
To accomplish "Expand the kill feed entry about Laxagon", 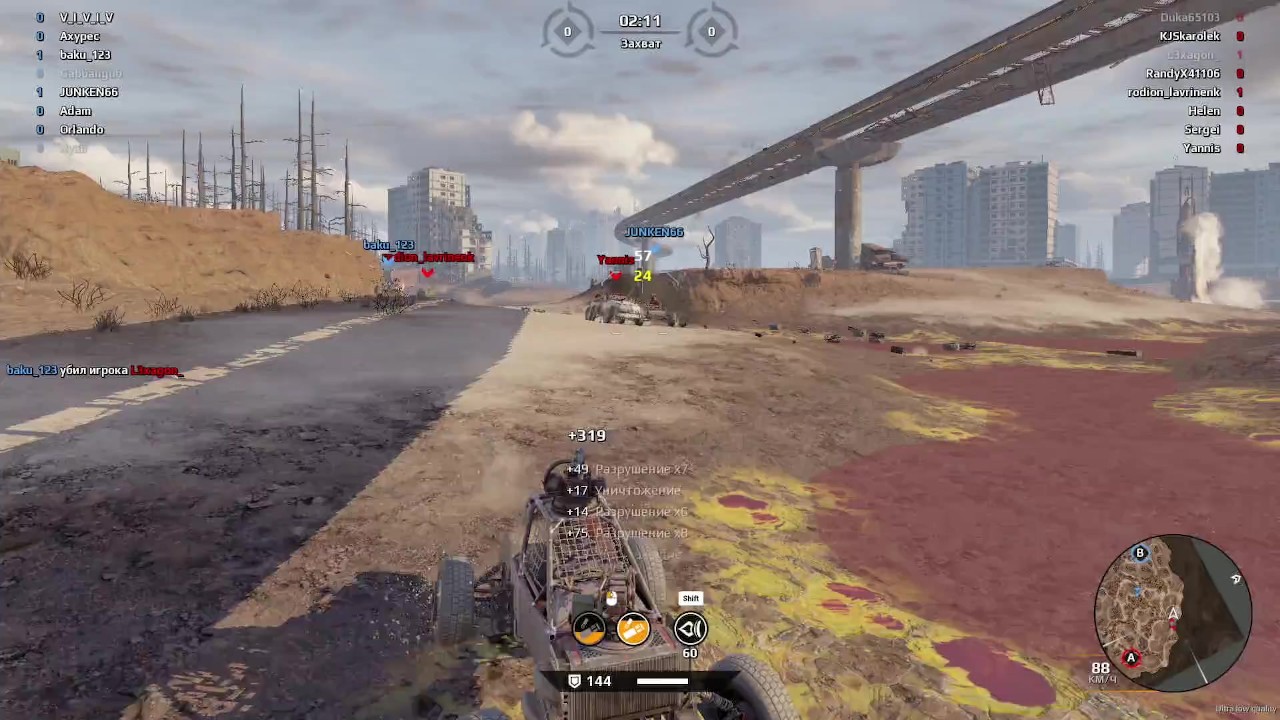I will [93, 370].
